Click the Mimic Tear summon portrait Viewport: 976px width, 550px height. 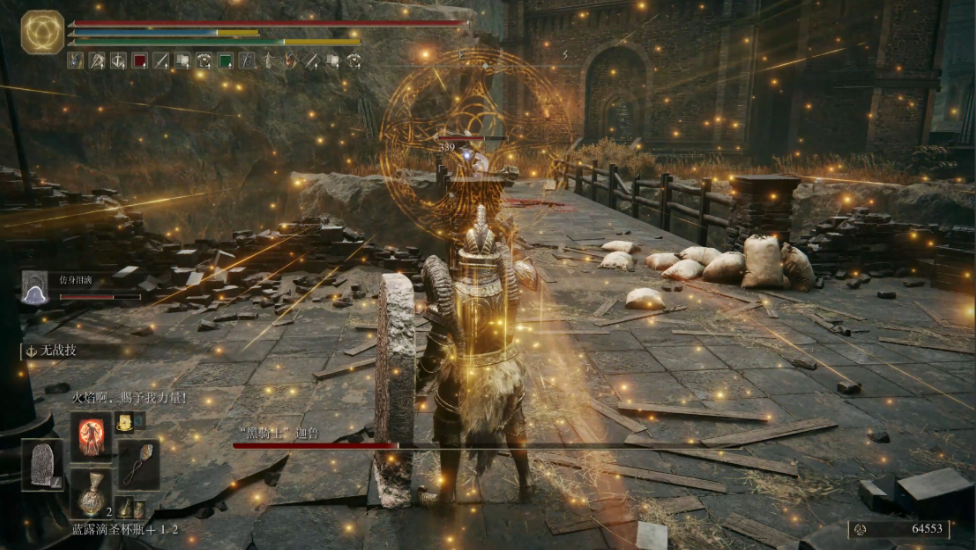tap(34, 287)
